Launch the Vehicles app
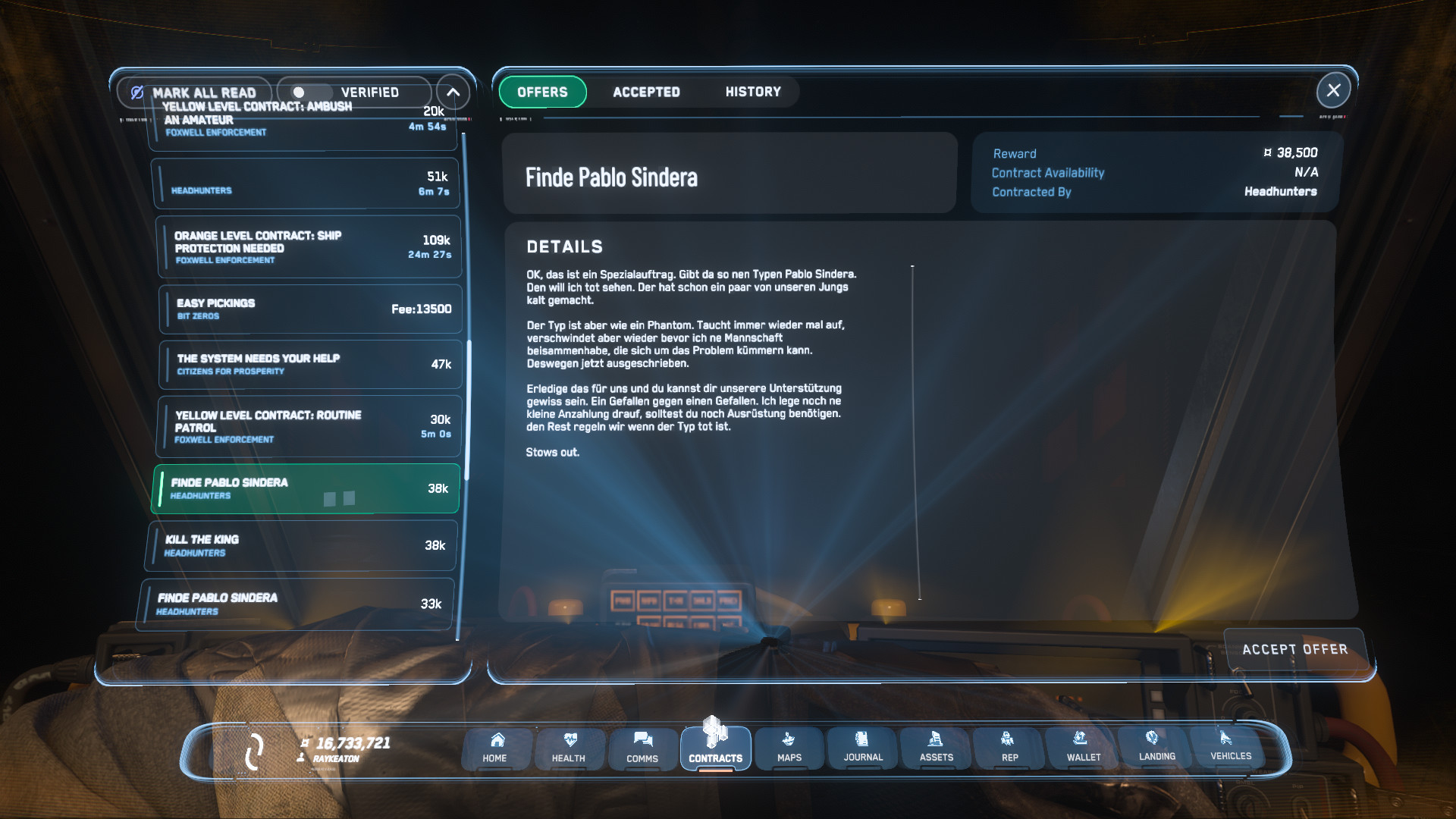Image resolution: width=1456 pixels, height=819 pixels. point(1230,746)
